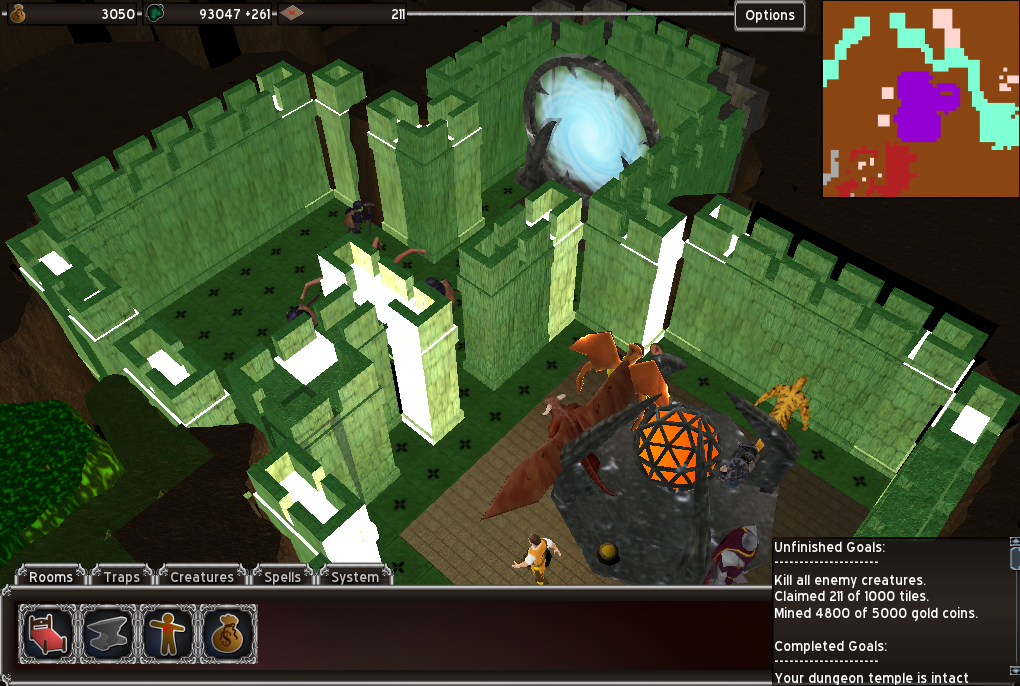Select the anvil forge room icon

pos(109,634)
